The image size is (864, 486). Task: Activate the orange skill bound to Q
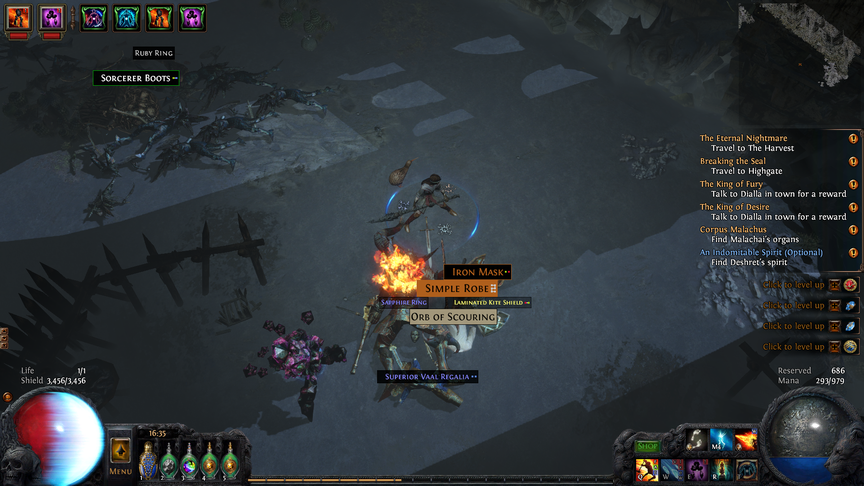point(645,469)
